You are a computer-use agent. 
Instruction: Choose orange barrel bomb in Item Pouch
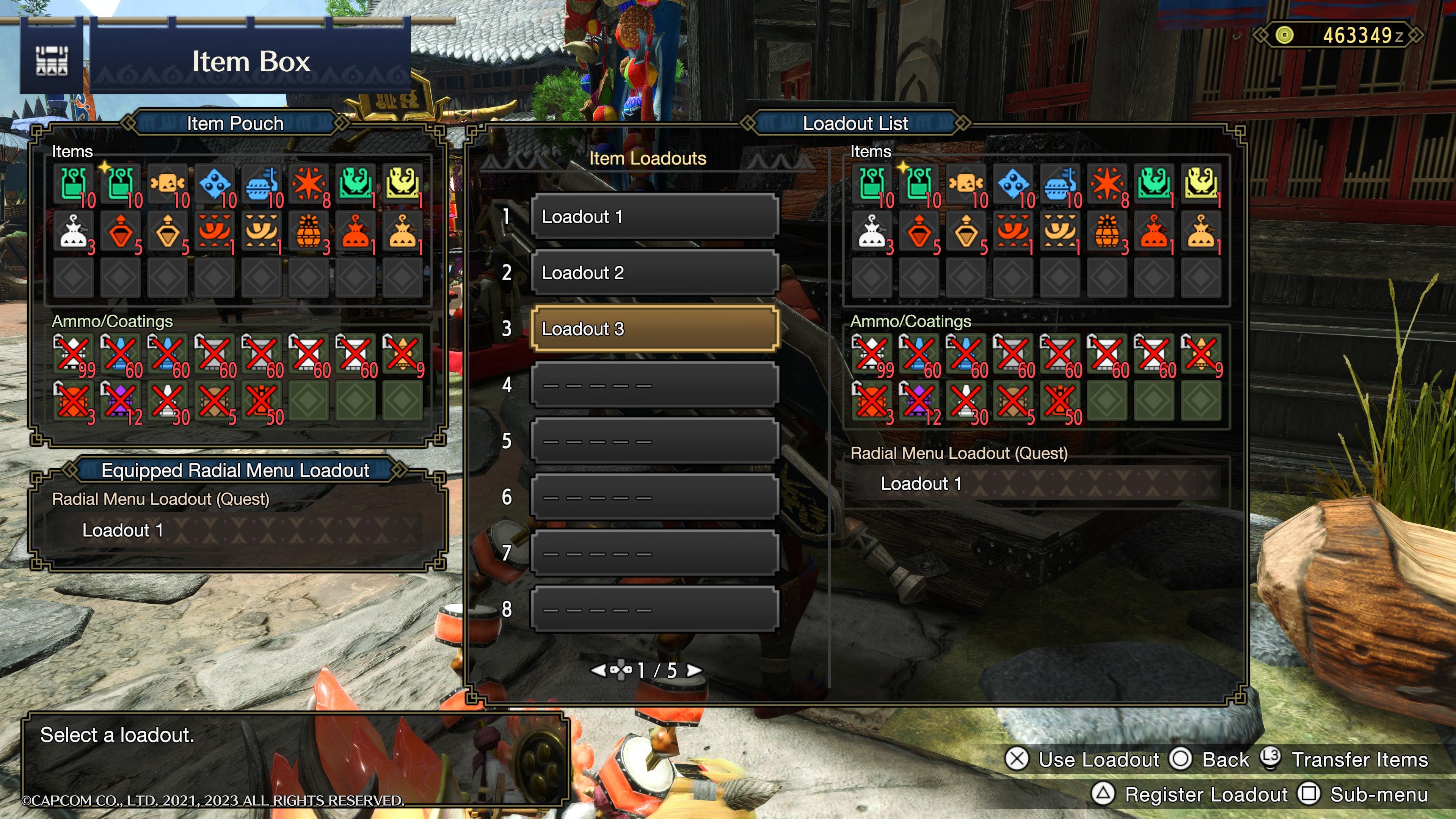[x=309, y=231]
